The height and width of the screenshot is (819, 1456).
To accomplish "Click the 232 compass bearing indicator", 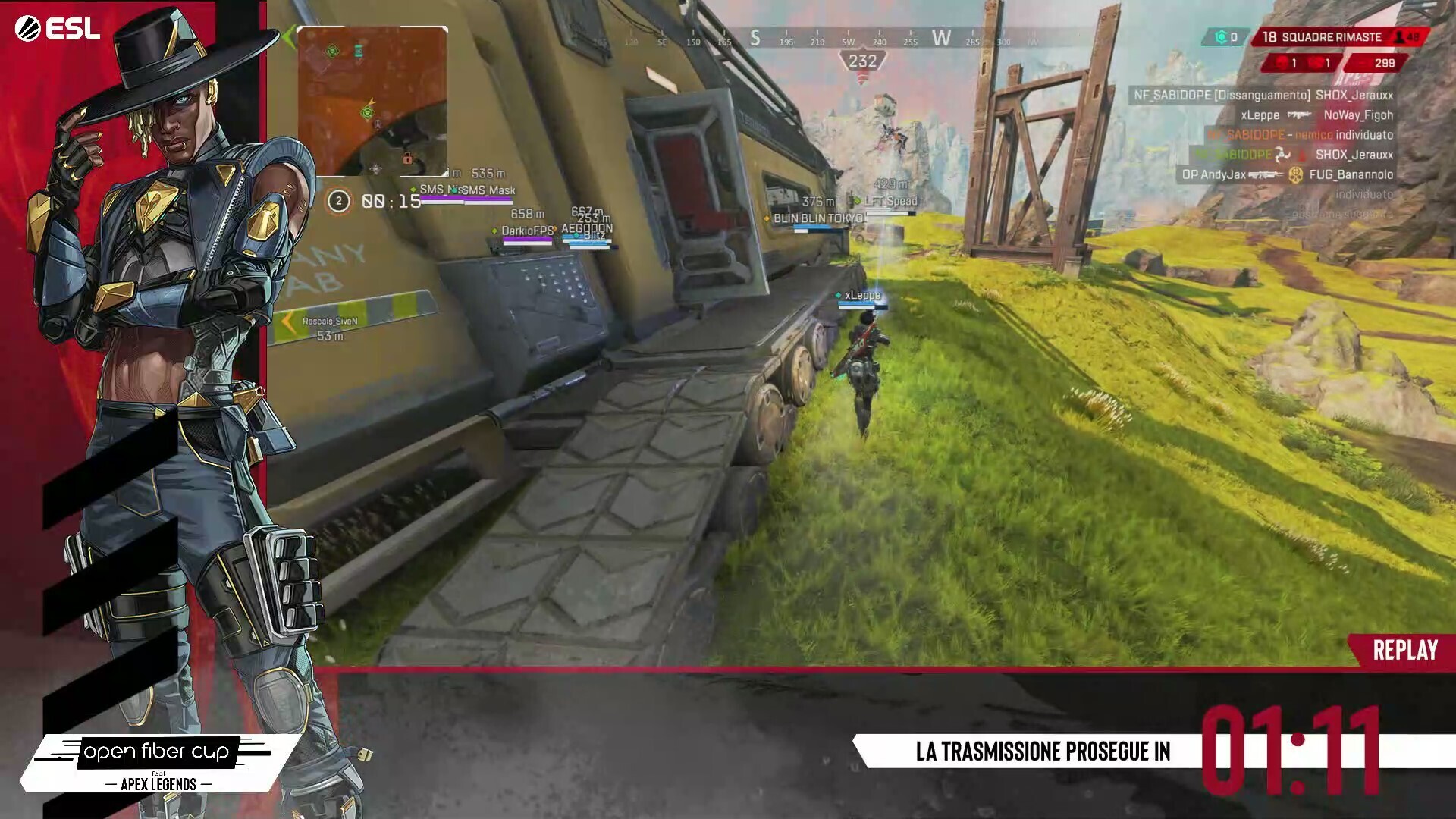I will pyautogui.click(x=862, y=61).
